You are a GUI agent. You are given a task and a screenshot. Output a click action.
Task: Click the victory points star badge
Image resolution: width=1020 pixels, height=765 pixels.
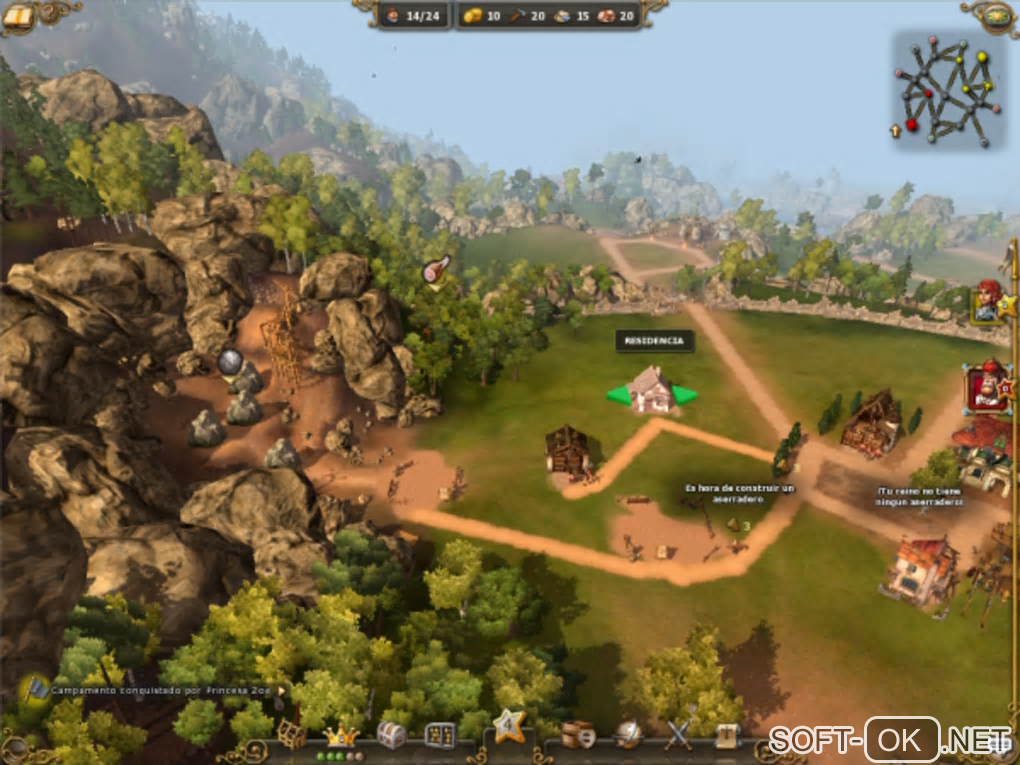tap(508, 724)
